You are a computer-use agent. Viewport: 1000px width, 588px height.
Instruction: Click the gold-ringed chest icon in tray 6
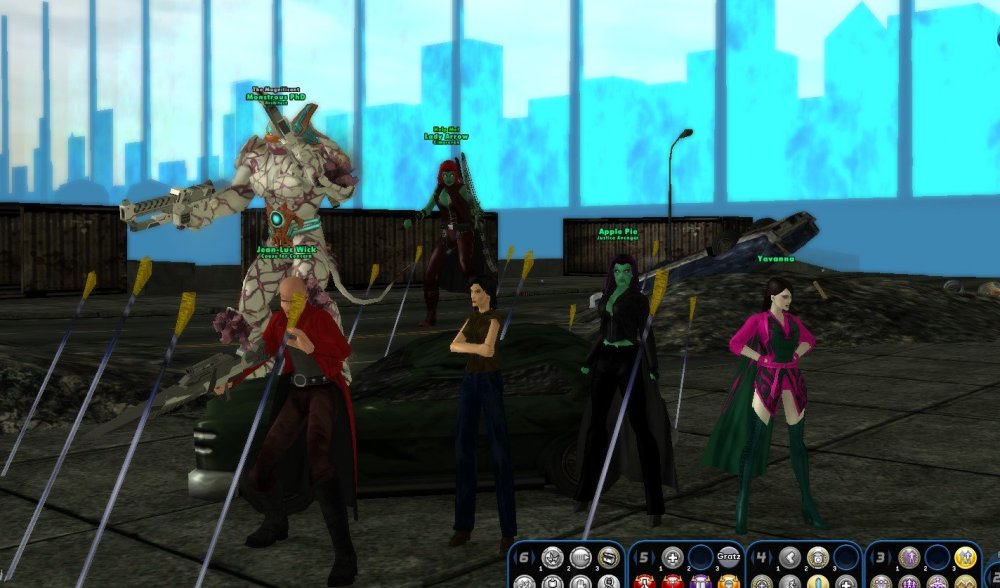point(608,558)
